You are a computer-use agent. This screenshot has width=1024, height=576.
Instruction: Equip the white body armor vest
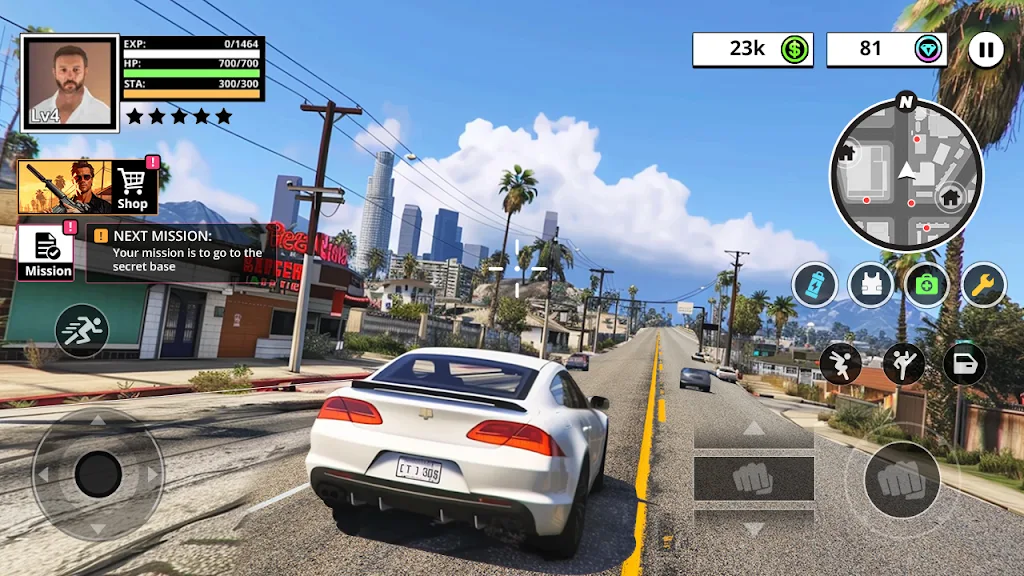(x=871, y=285)
